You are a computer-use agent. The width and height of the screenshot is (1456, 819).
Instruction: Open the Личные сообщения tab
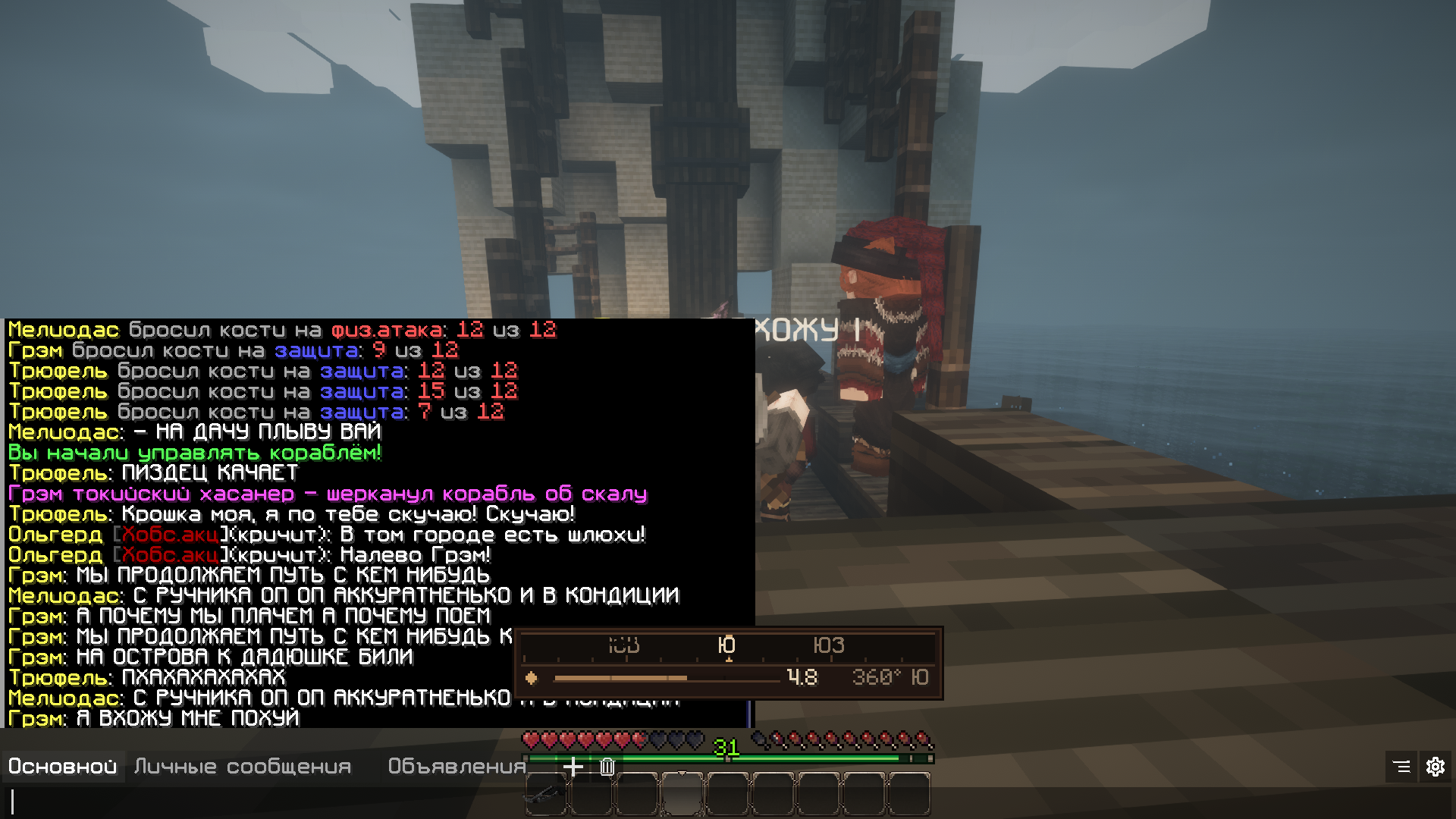[243, 767]
